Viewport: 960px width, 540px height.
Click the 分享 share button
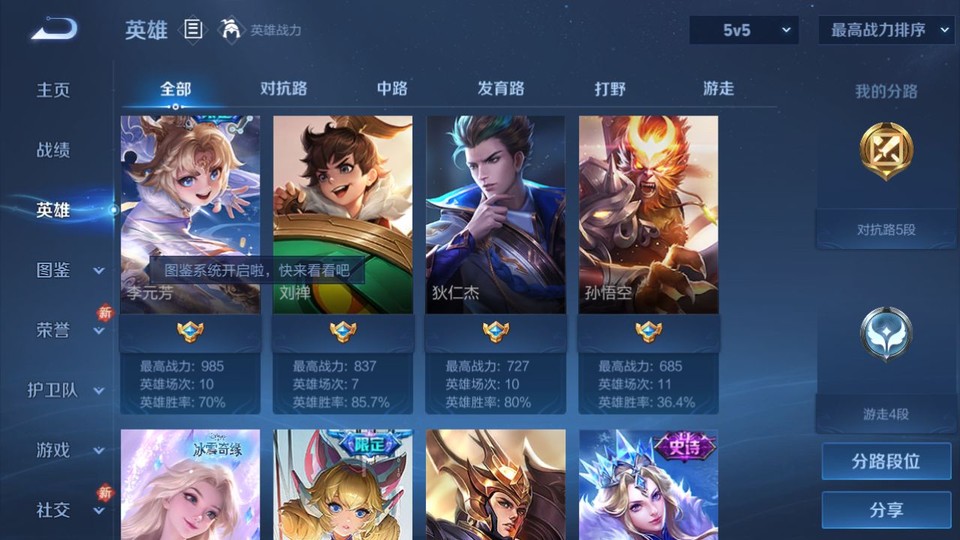(886, 510)
